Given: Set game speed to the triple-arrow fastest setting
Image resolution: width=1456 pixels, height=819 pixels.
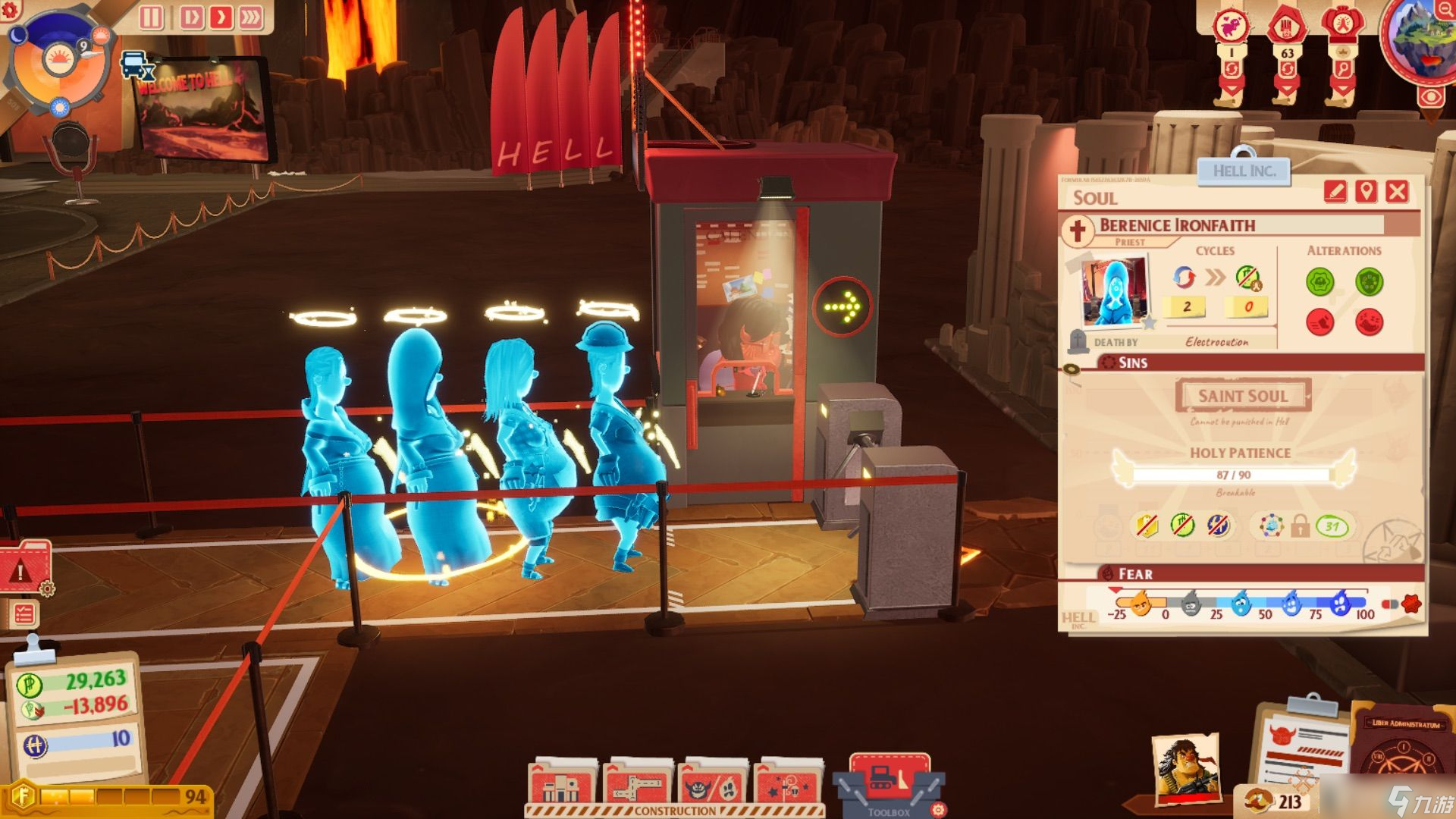Looking at the screenshot, I should pyautogui.click(x=250, y=17).
